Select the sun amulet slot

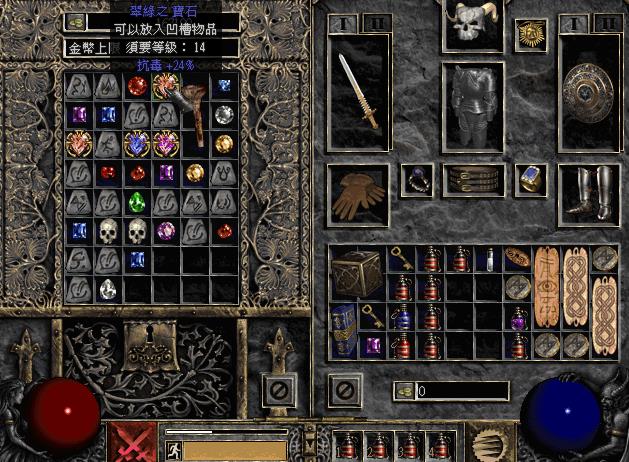[x=529, y=35]
